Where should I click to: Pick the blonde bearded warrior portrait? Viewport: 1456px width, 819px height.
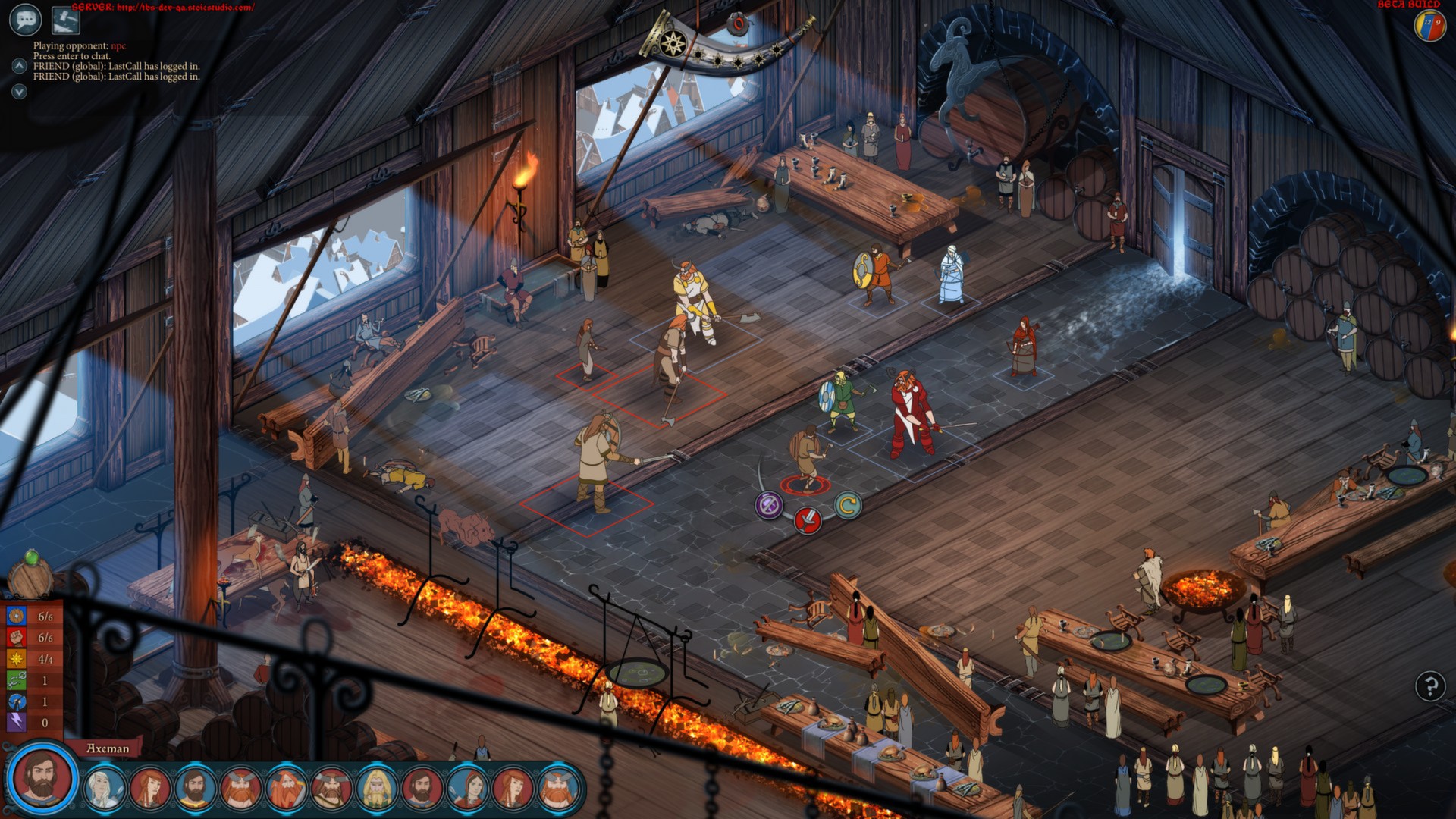377,788
